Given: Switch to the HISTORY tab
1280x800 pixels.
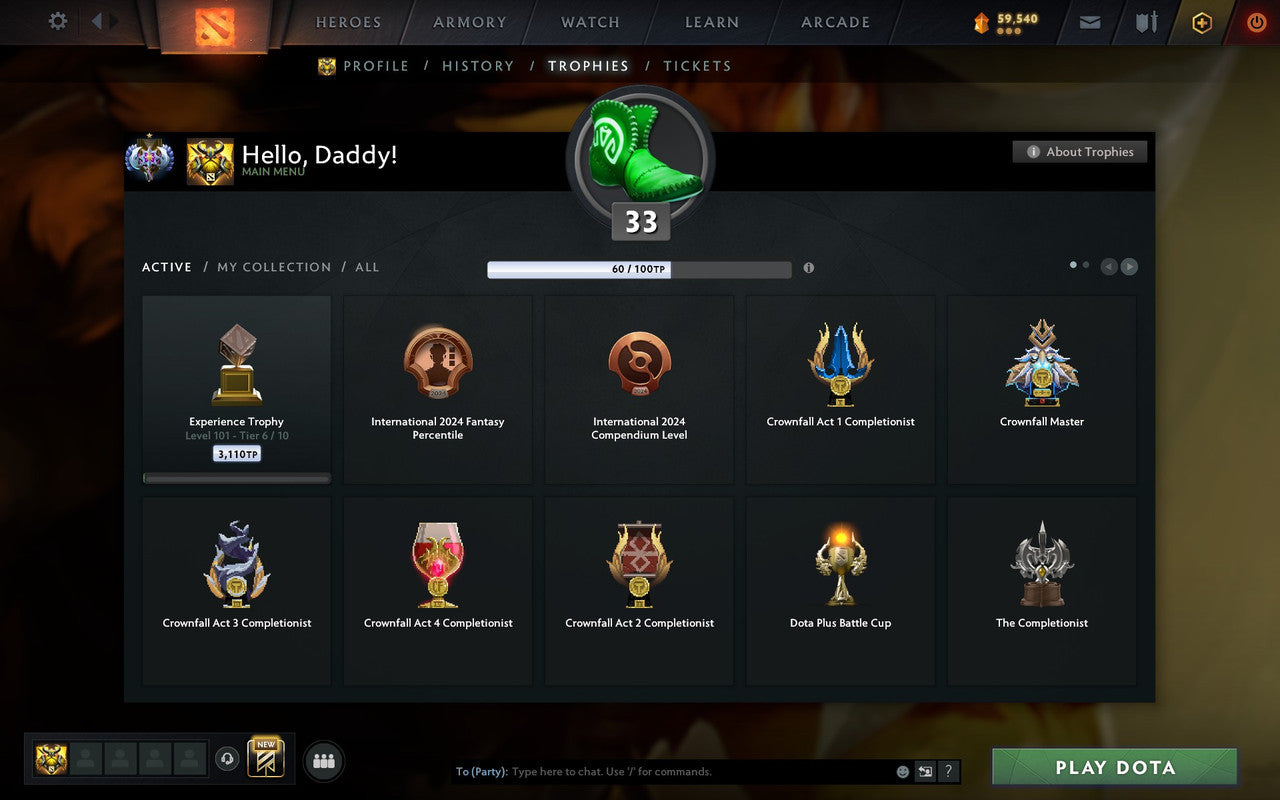Looking at the screenshot, I should click(x=478, y=66).
